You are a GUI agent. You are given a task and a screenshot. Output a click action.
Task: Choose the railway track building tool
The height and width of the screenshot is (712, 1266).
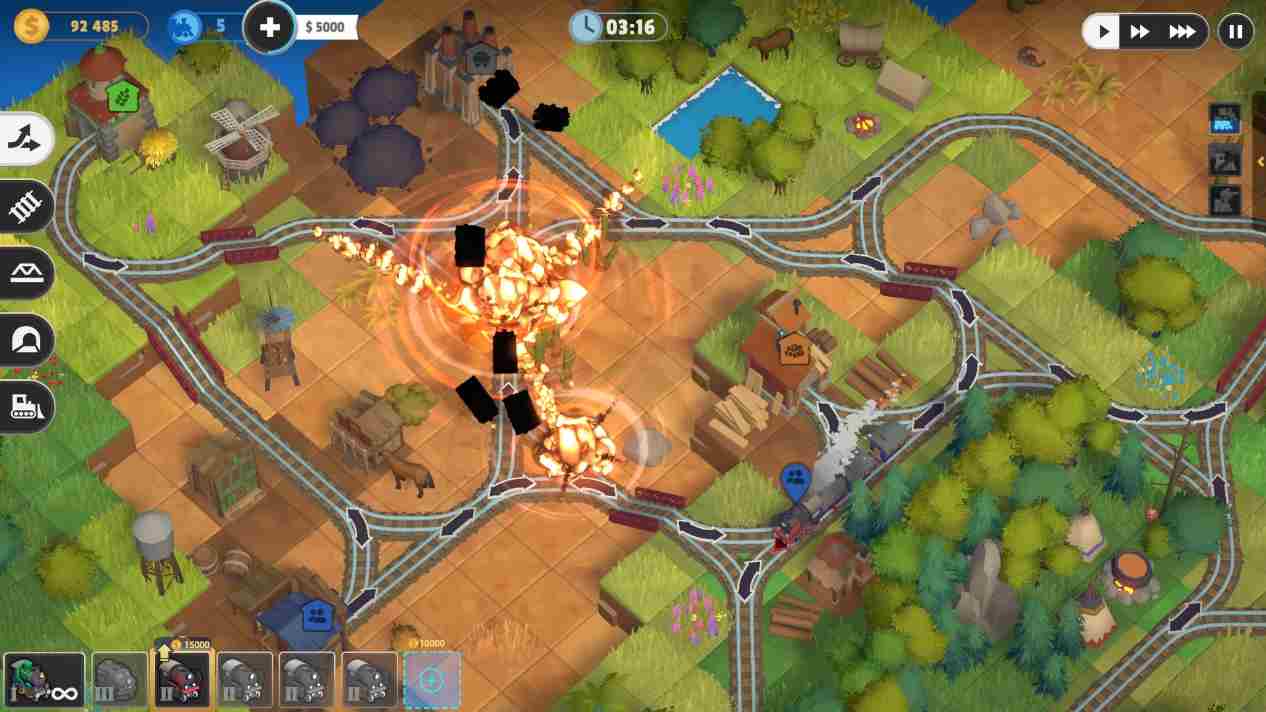coord(24,206)
